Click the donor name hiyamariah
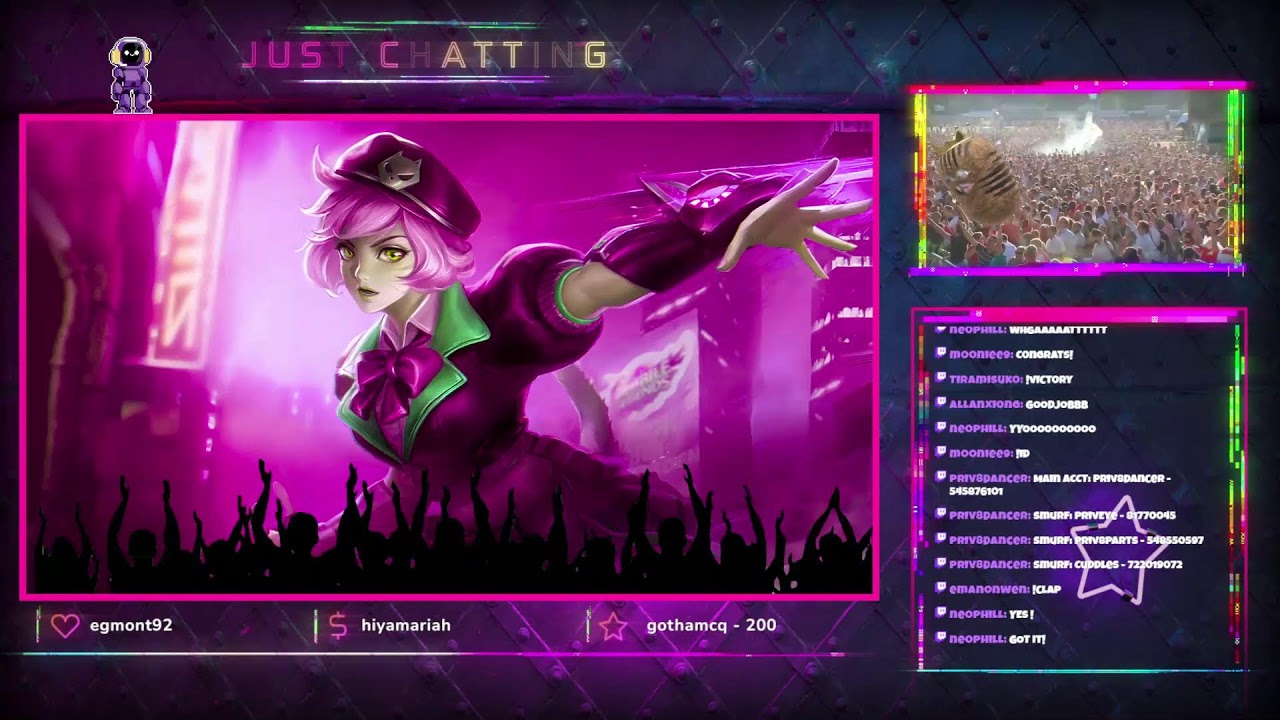1280x720 pixels. tap(405, 625)
